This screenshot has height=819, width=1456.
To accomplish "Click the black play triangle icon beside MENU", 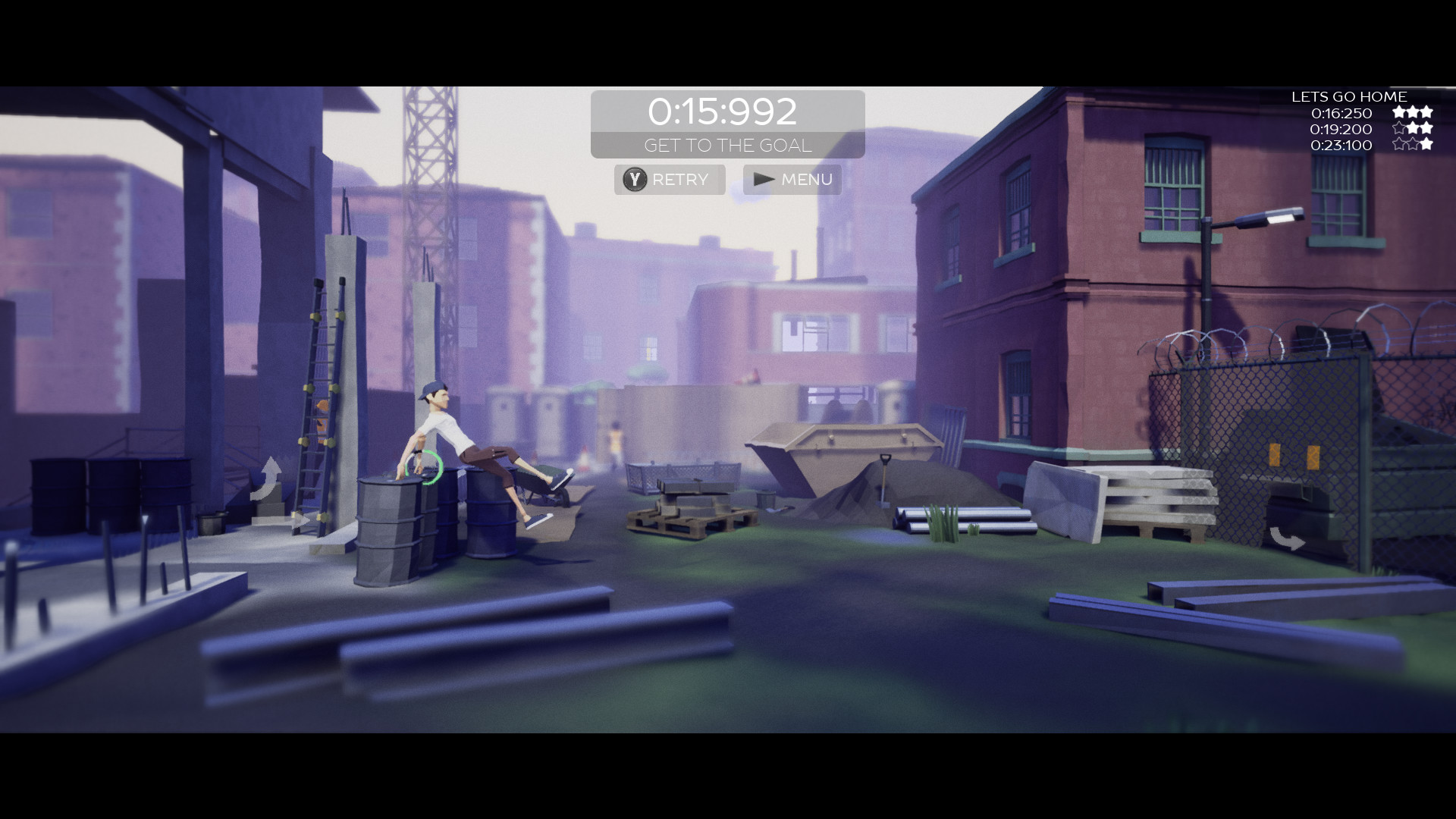I will [763, 180].
